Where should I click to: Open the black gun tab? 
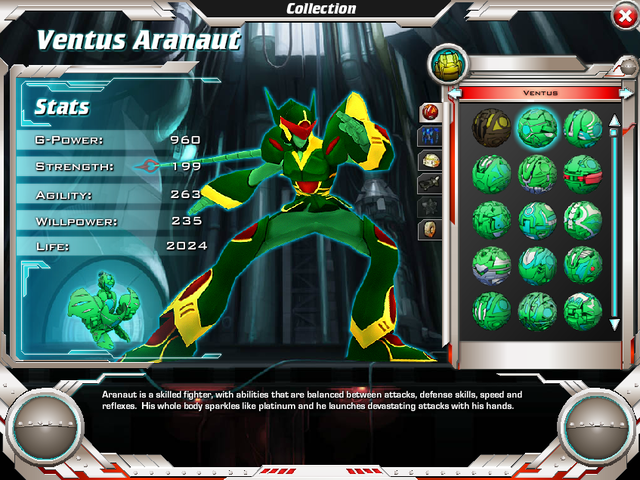[x=429, y=183]
